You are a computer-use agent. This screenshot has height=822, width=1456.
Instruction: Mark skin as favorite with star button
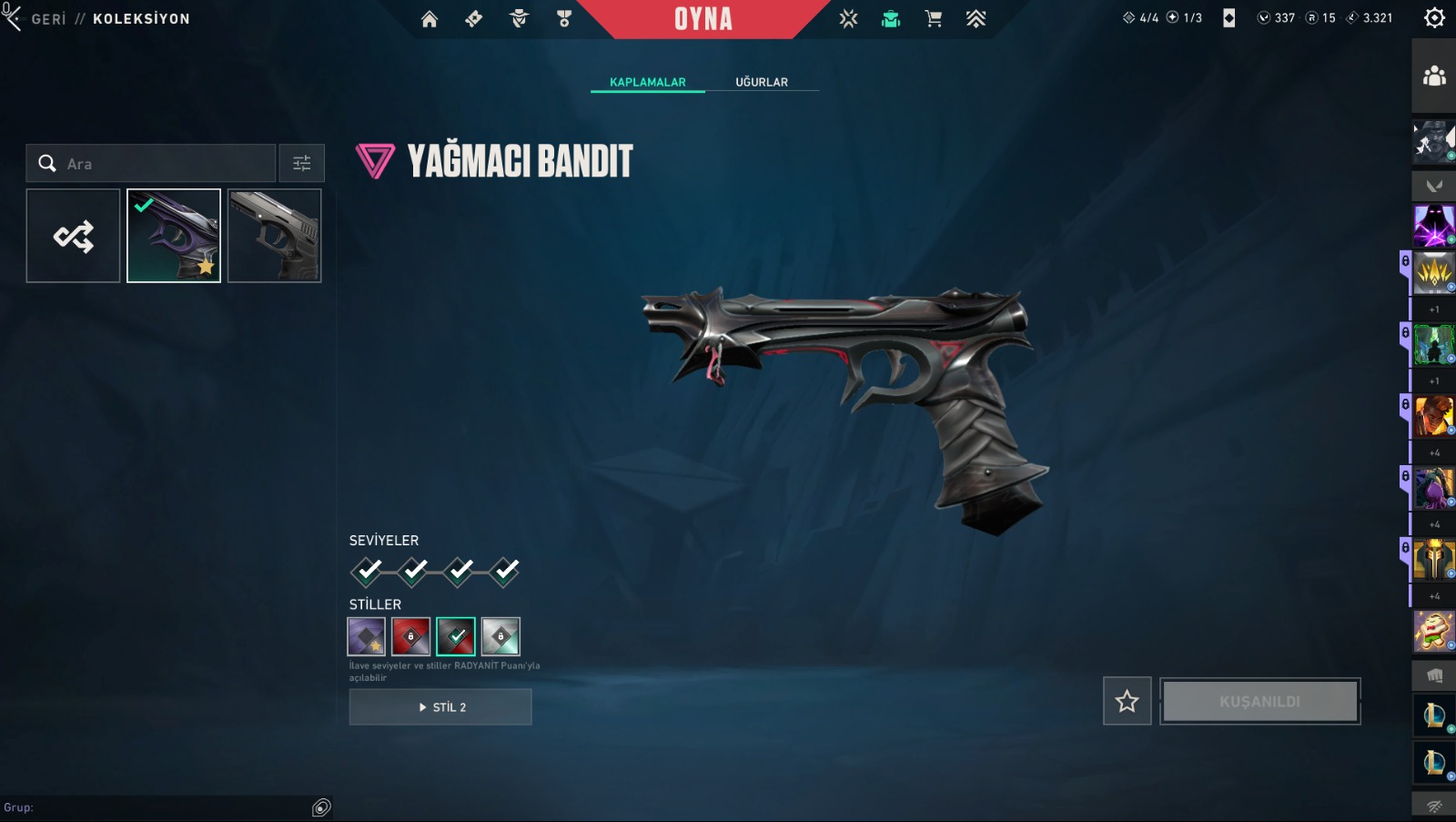[x=1127, y=701]
